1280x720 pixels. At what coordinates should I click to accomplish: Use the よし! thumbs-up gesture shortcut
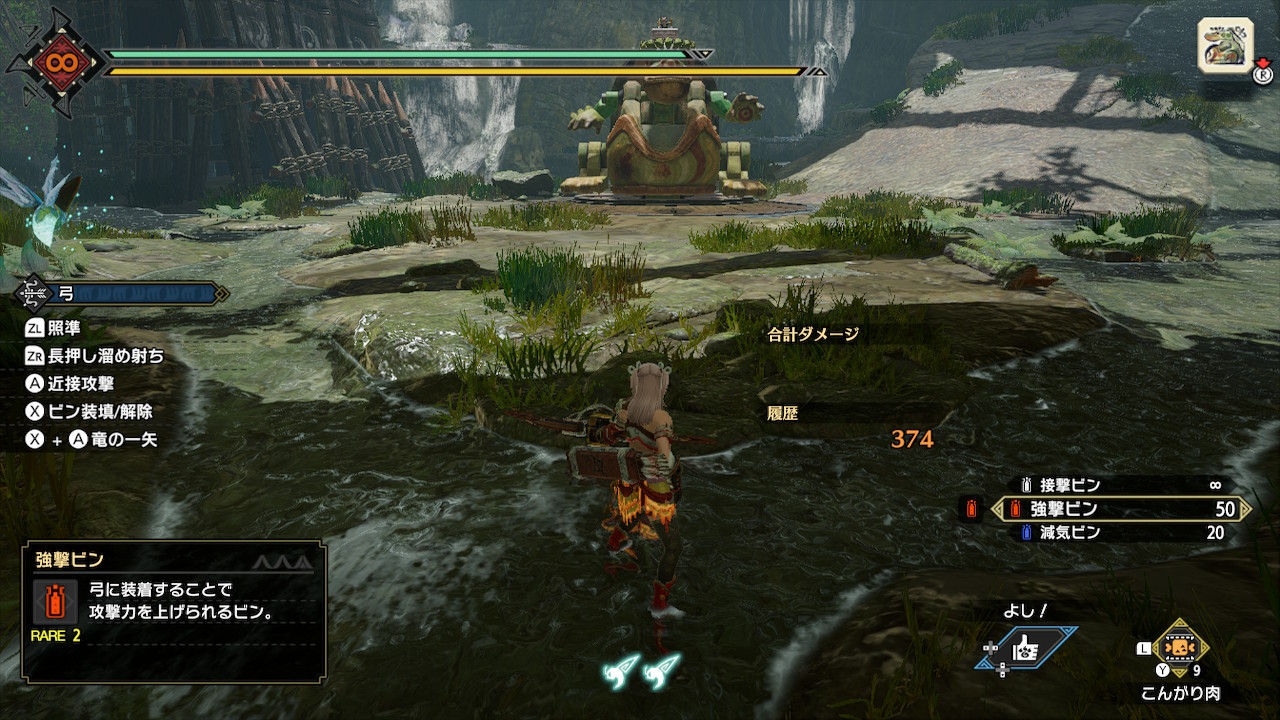[x=1027, y=648]
